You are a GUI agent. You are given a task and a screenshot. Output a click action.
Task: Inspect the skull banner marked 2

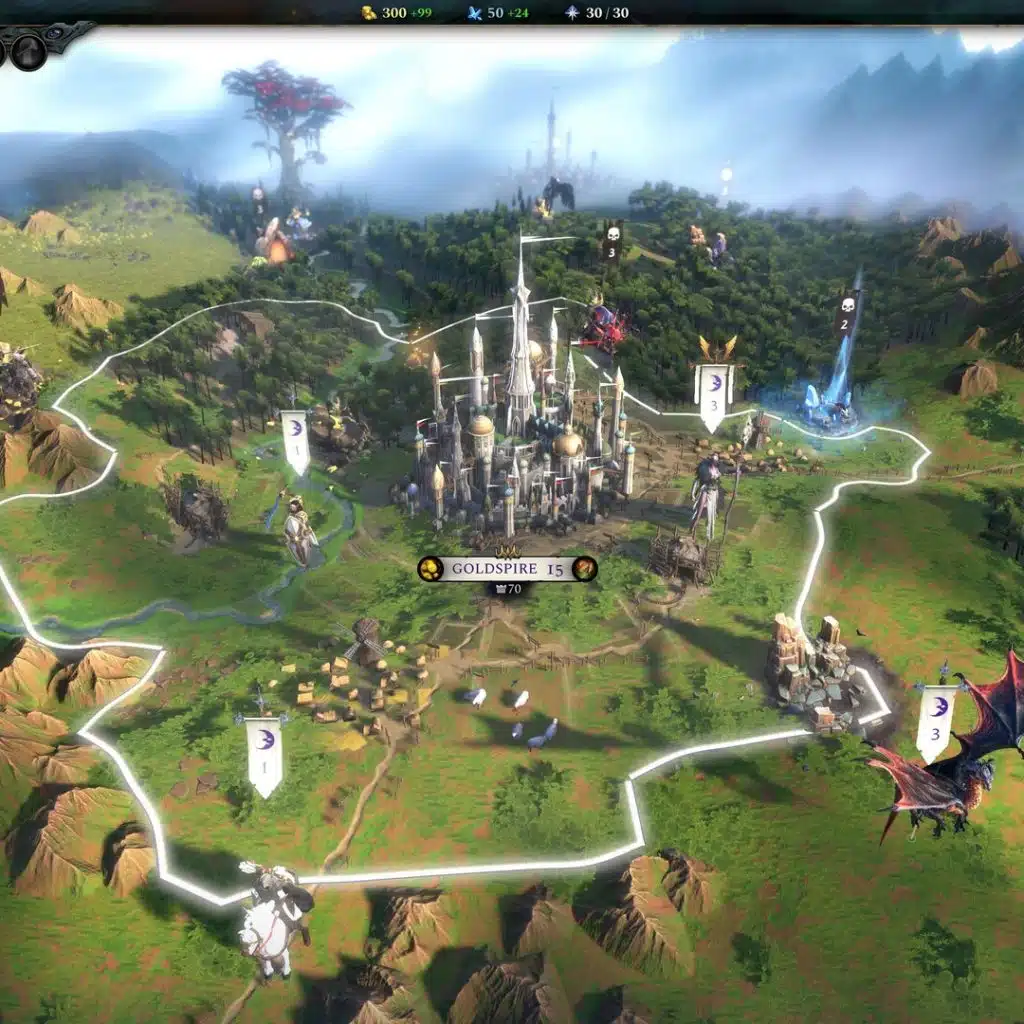(x=846, y=311)
